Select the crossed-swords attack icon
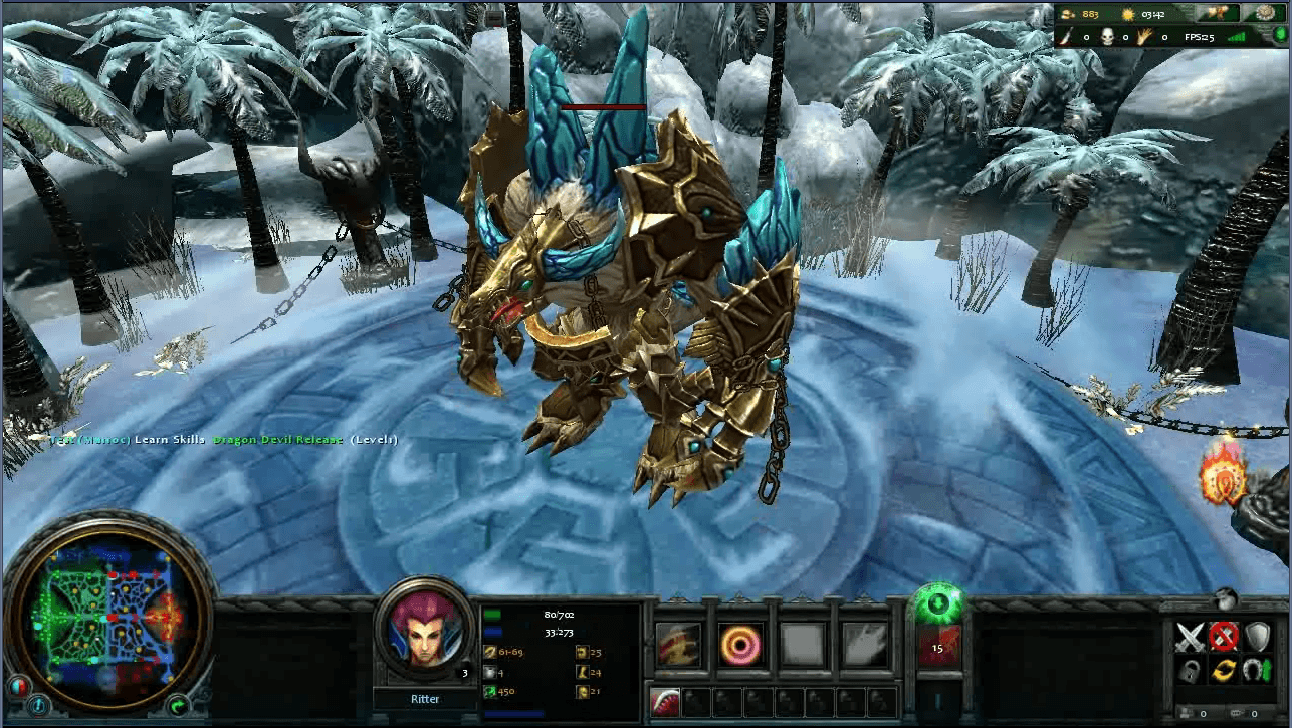Screen dimensions: 1292x728 point(1191,636)
